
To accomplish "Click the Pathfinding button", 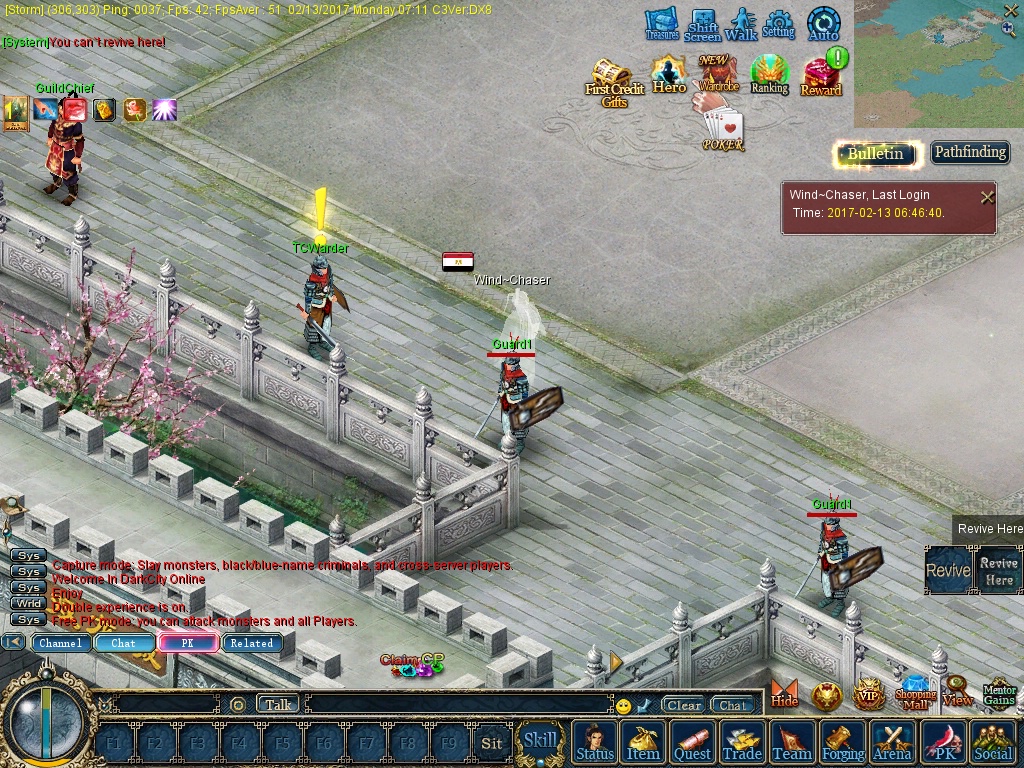I will point(969,152).
